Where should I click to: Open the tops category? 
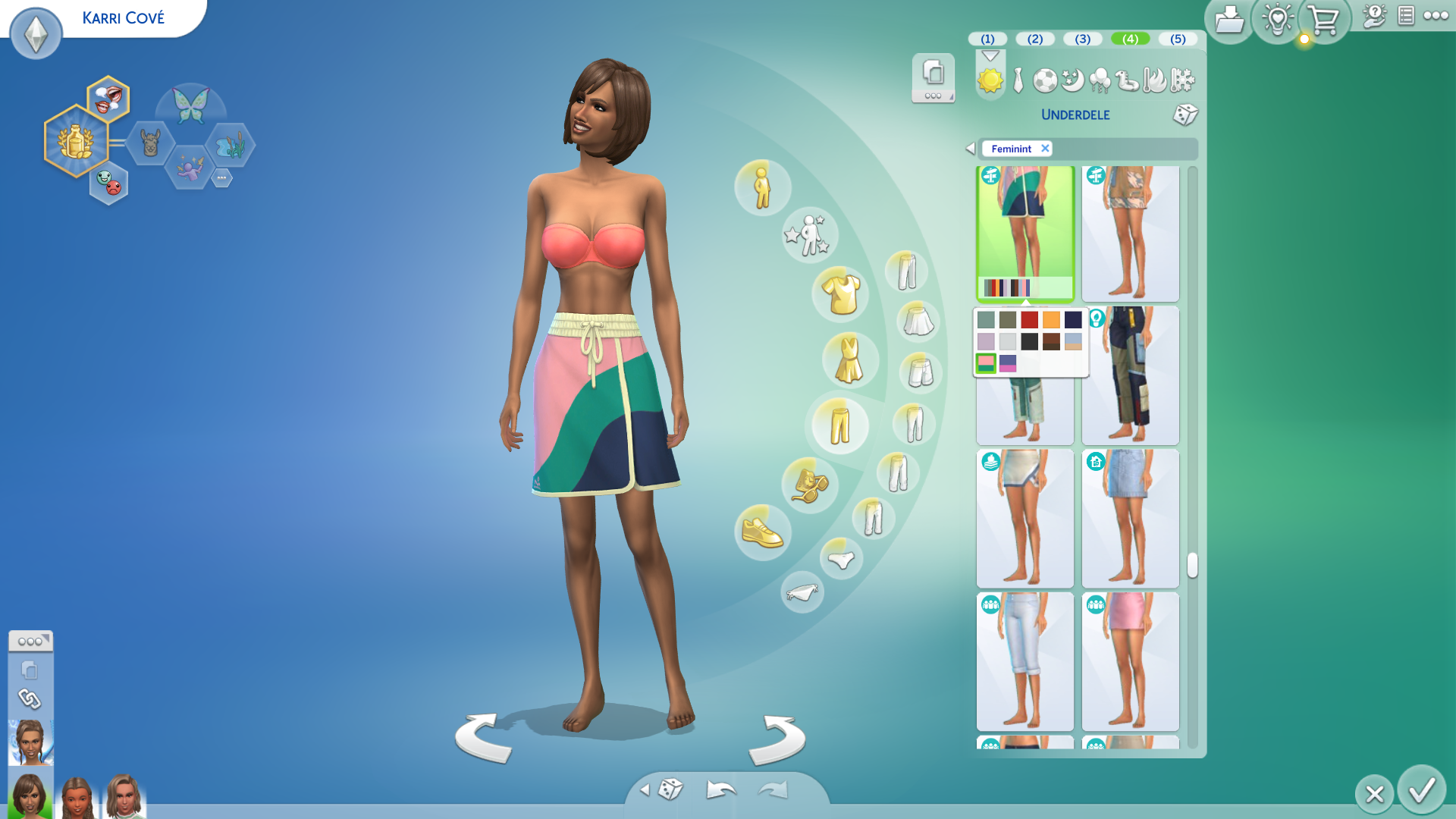click(840, 294)
